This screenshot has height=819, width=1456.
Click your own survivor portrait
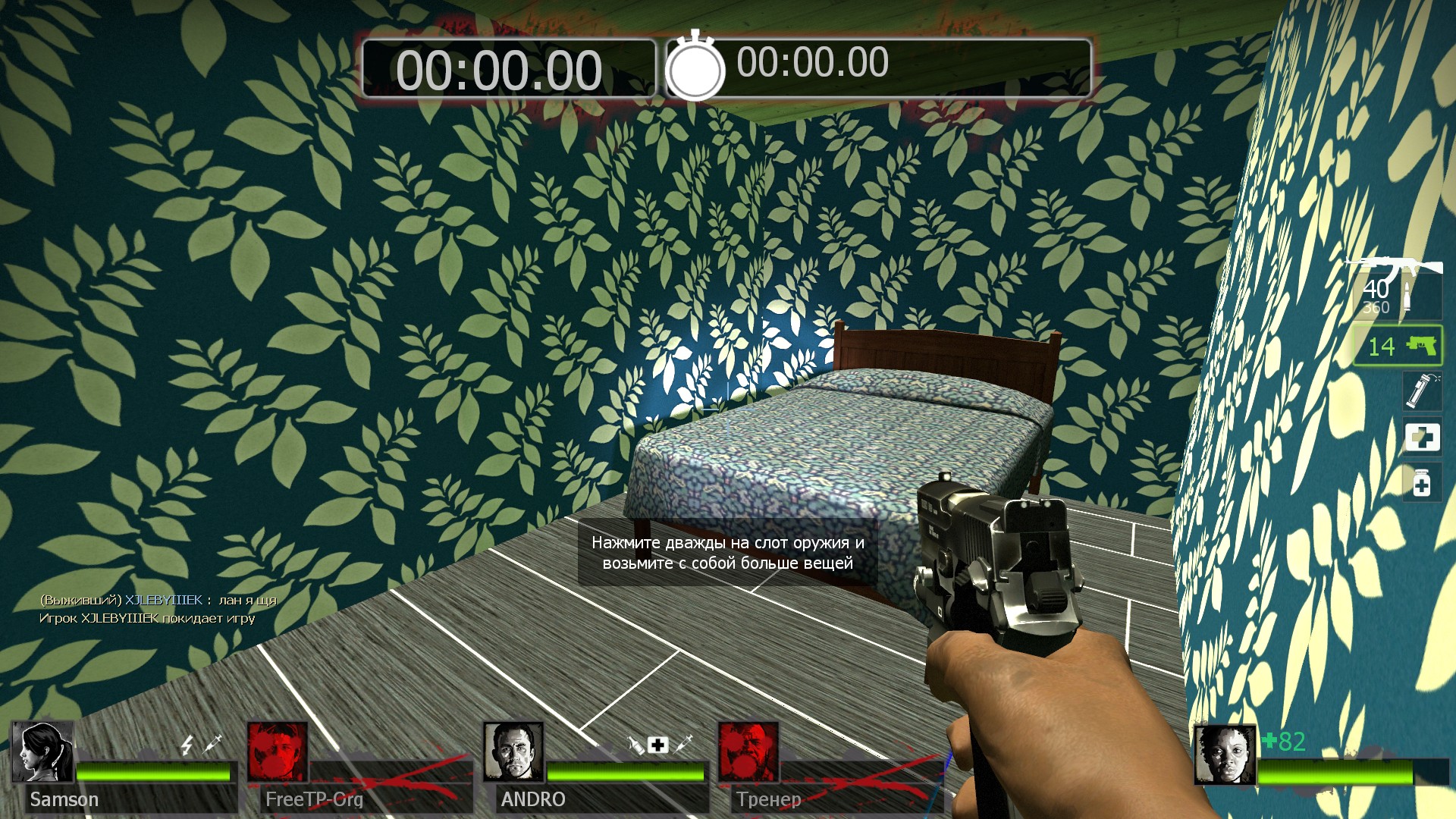pyautogui.click(x=1225, y=755)
